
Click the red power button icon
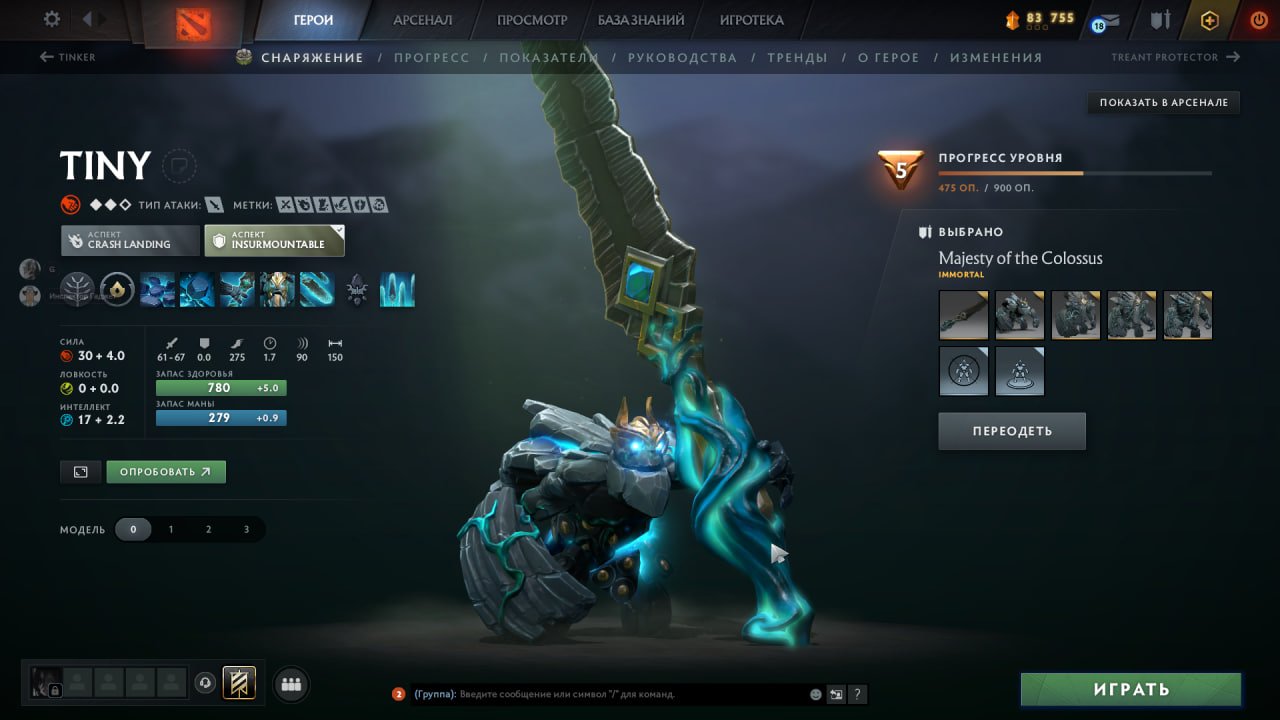[1258, 18]
